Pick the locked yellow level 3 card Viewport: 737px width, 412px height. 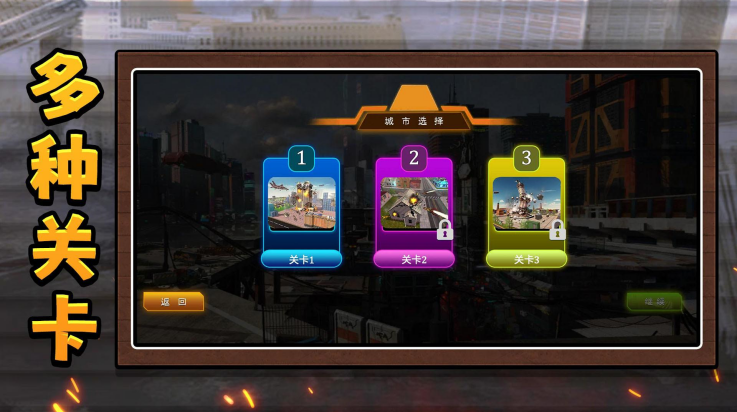click(x=526, y=206)
